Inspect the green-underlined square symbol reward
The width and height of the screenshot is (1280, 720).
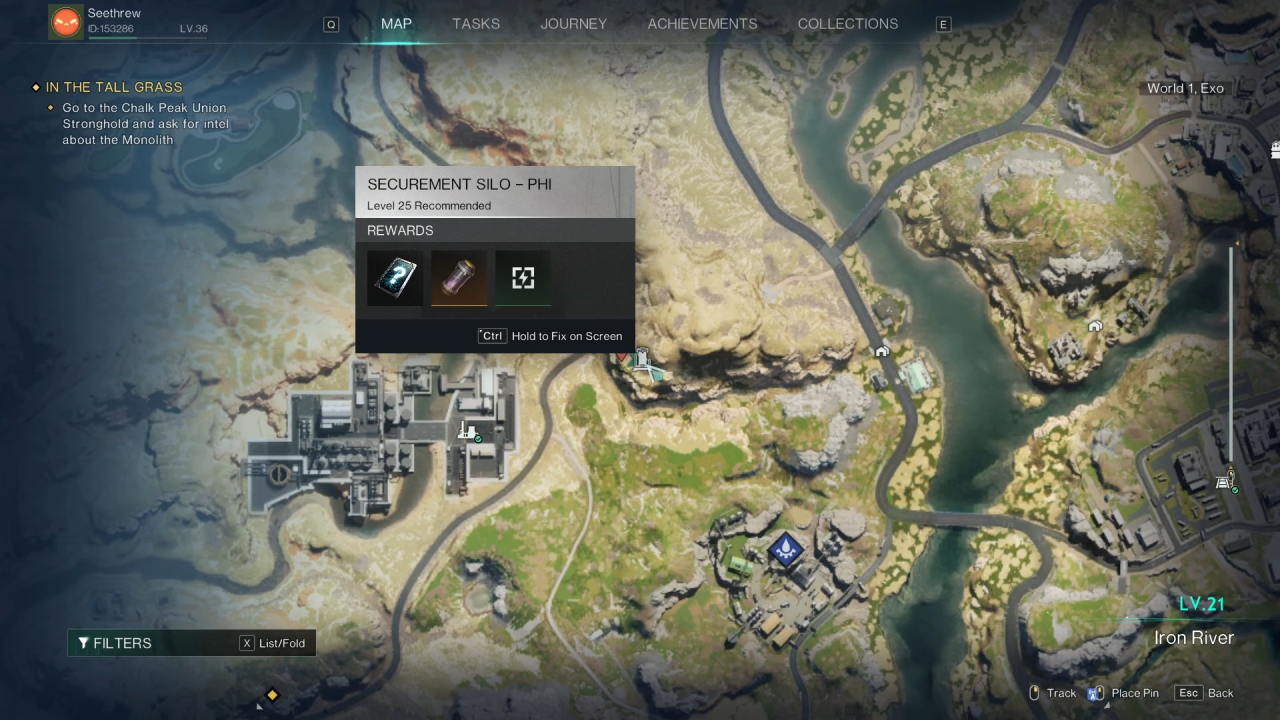pos(523,277)
